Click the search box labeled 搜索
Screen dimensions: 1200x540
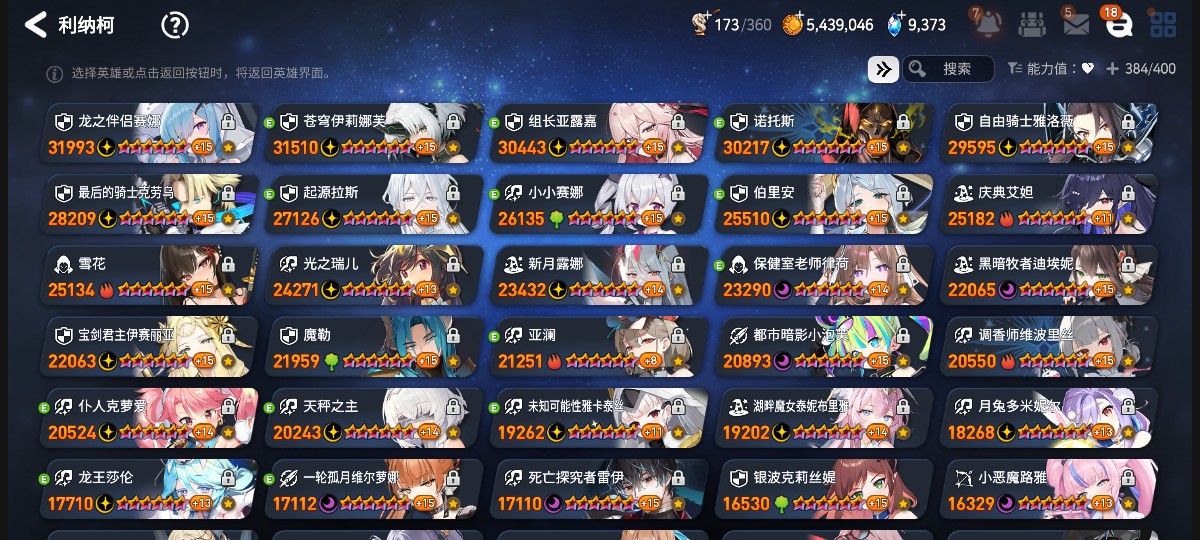click(x=948, y=69)
